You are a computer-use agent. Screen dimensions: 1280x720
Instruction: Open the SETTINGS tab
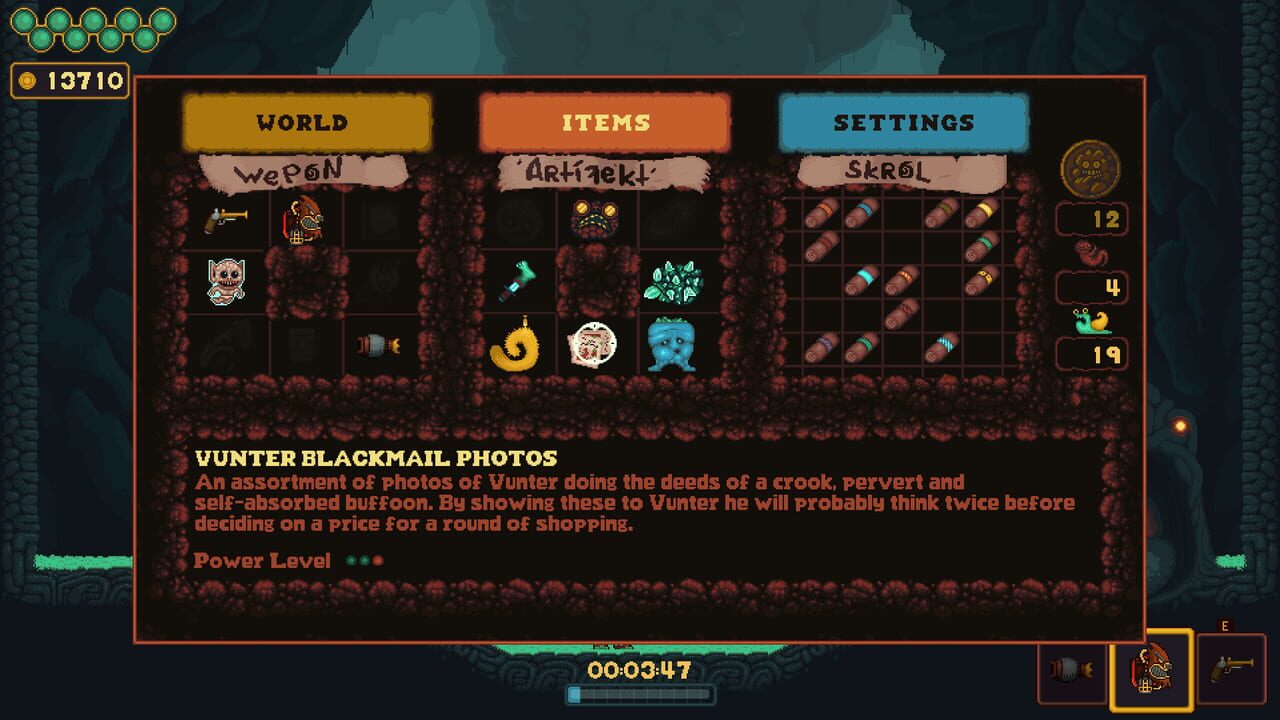(x=903, y=122)
